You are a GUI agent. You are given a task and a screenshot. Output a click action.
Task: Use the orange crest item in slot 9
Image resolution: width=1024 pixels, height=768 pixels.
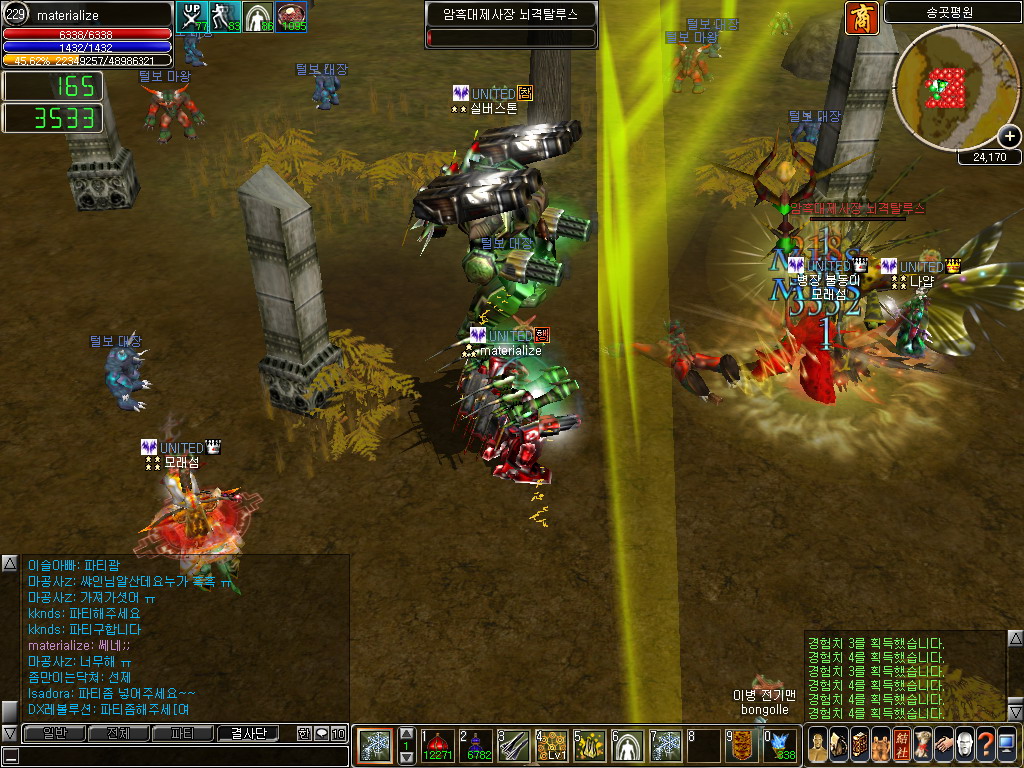[742, 746]
